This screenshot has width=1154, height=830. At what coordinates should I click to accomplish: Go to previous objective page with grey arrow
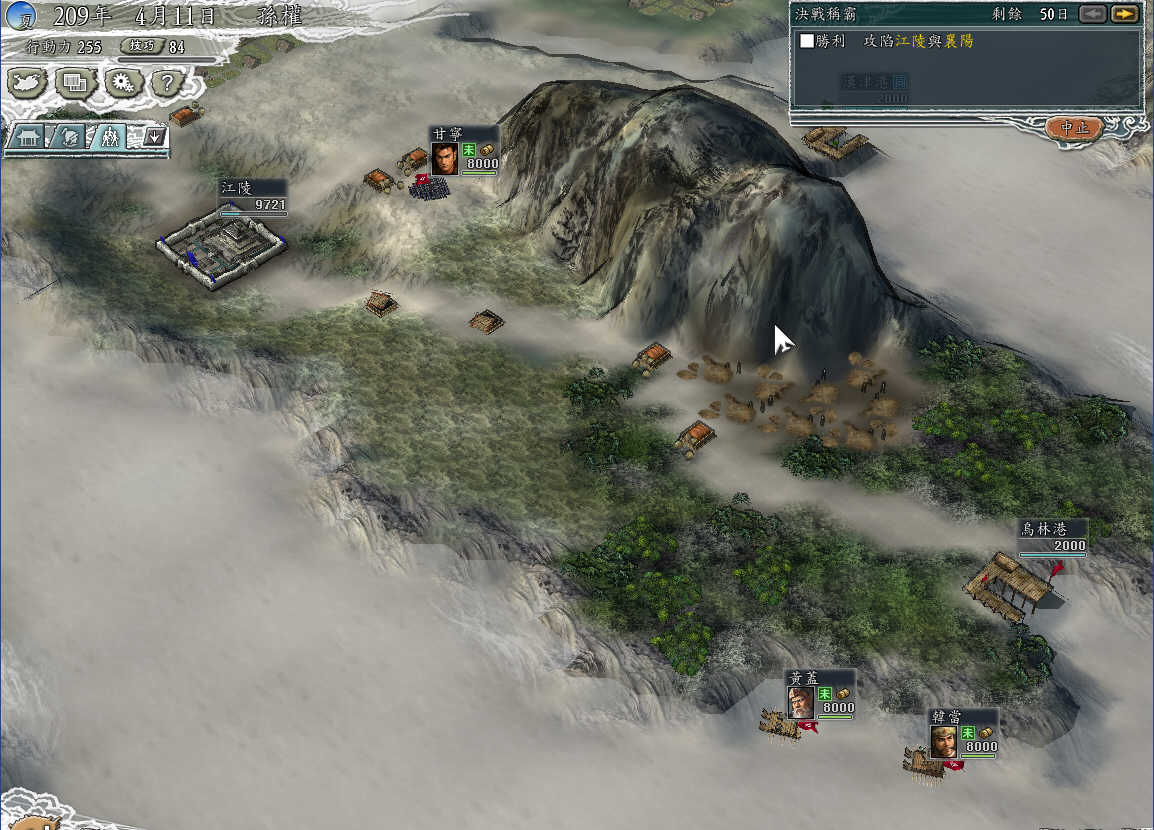point(1094,14)
